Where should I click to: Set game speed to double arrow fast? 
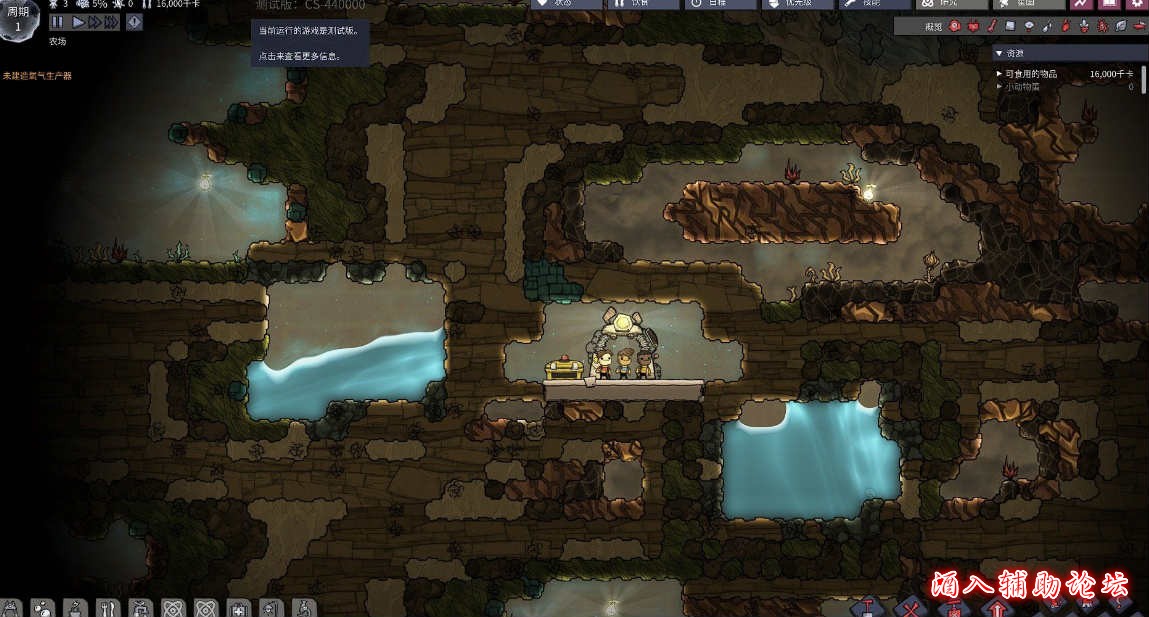[x=94, y=21]
